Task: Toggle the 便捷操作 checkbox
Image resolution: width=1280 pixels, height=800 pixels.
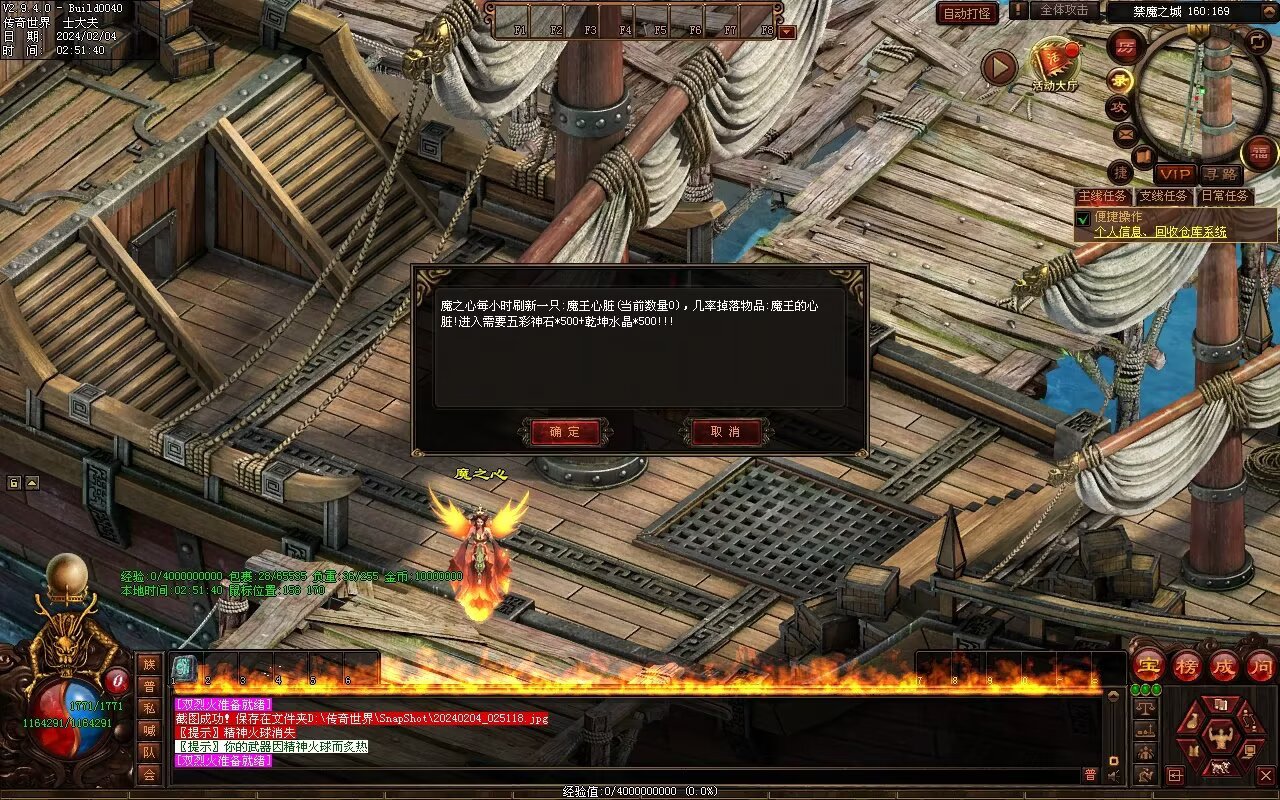Action: pos(1082,218)
